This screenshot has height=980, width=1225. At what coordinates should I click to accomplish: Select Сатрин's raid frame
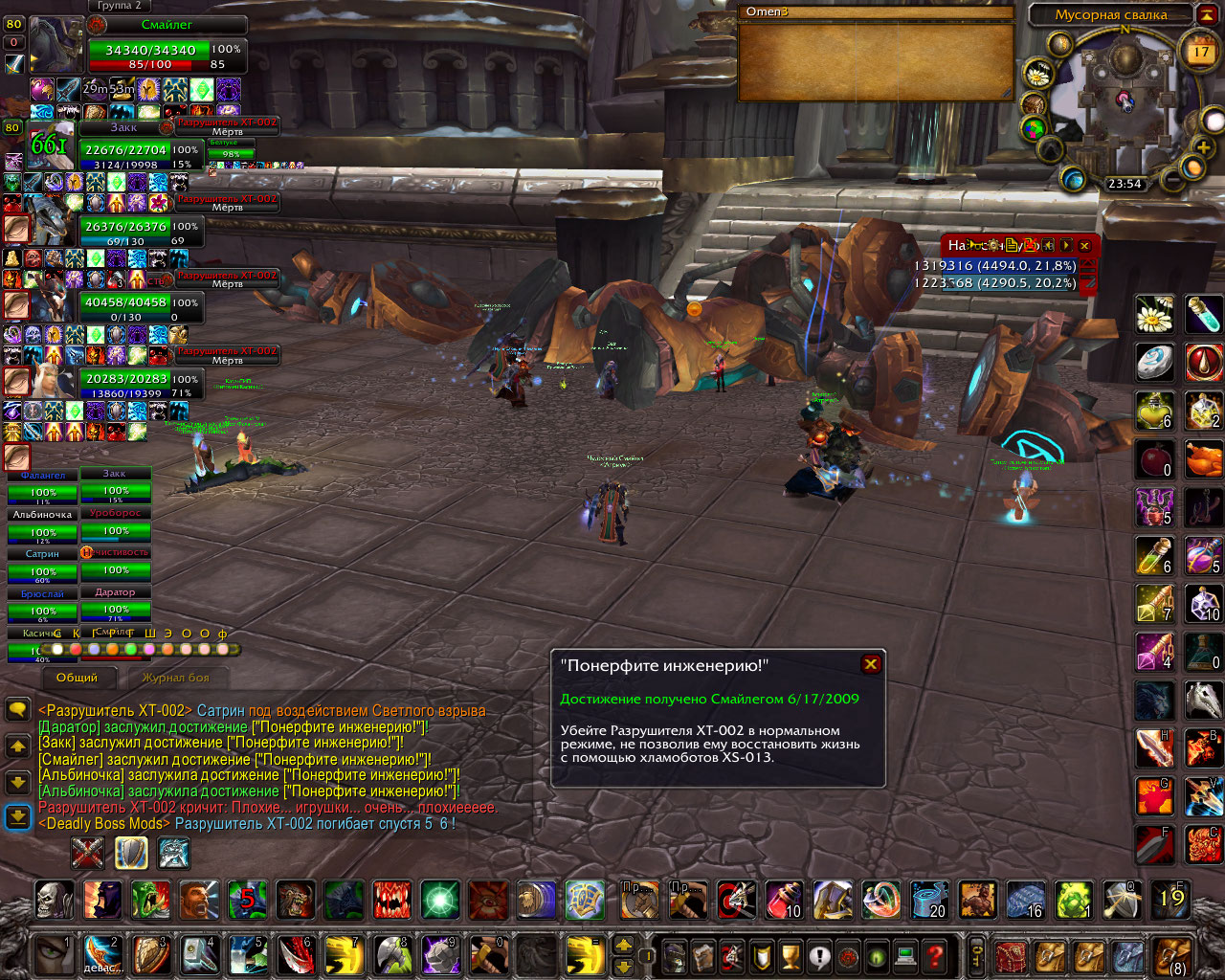[x=42, y=565]
